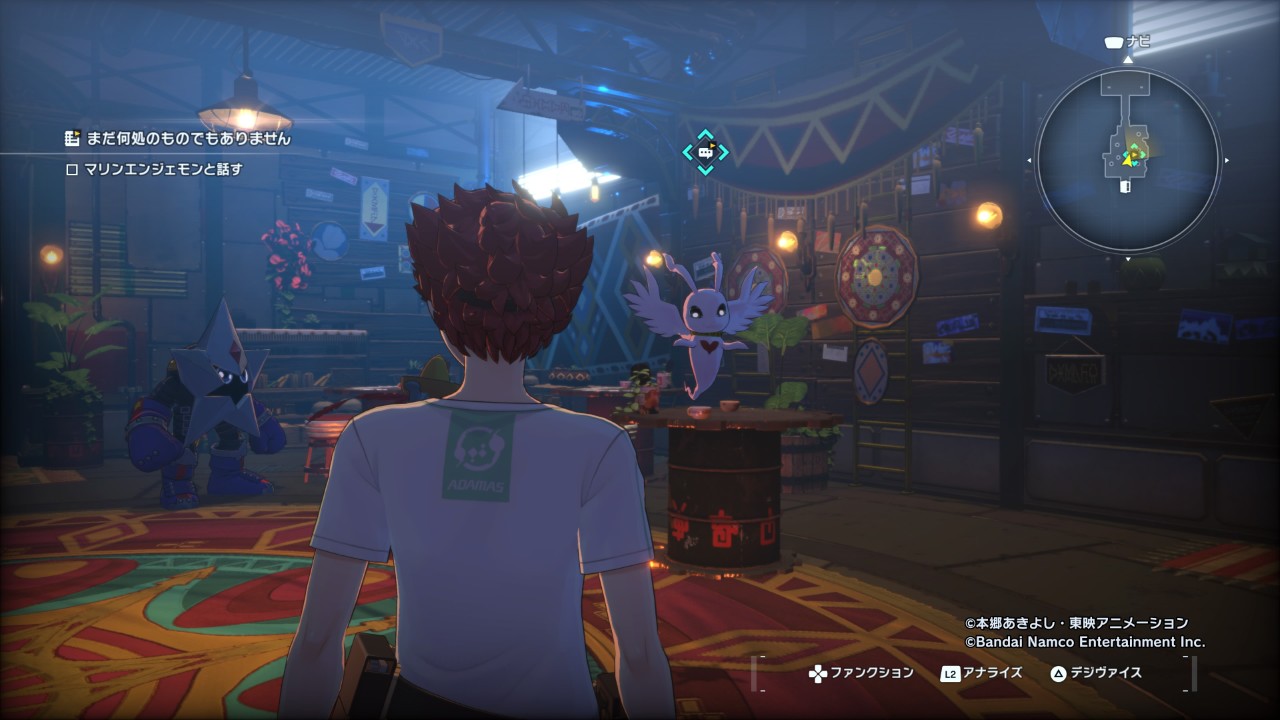Select the quest title まだ何処のものでもありません

(x=188, y=139)
